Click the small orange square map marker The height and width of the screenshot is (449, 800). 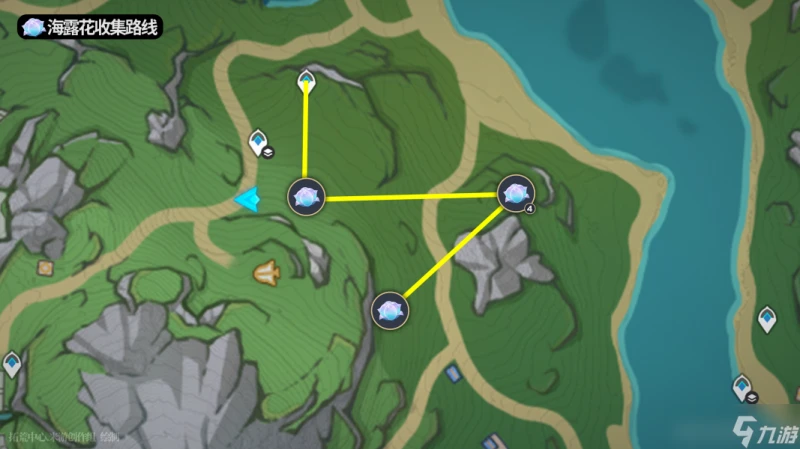(45, 267)
